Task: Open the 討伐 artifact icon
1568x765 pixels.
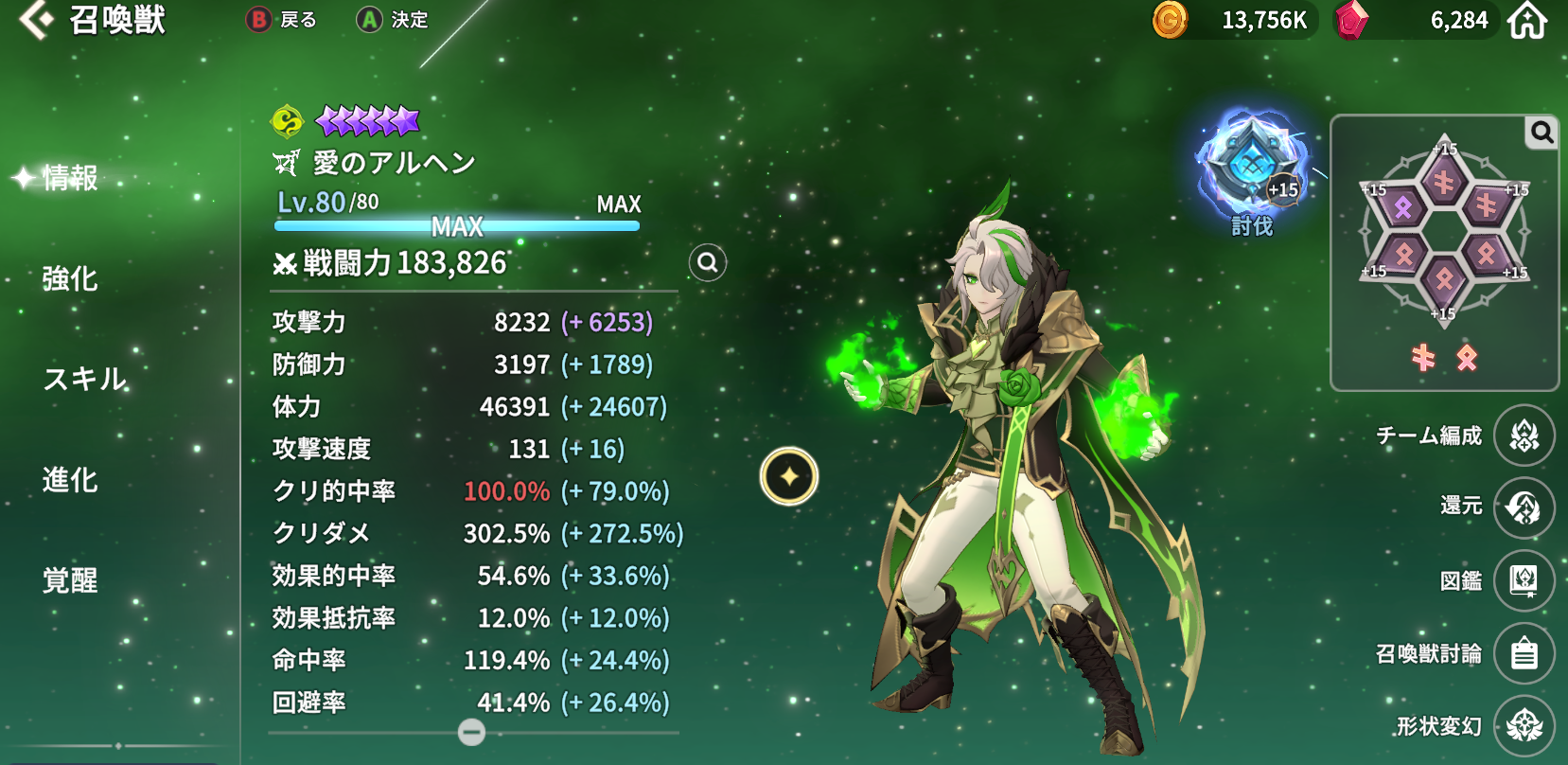Action: click(x=1252, y=168)
